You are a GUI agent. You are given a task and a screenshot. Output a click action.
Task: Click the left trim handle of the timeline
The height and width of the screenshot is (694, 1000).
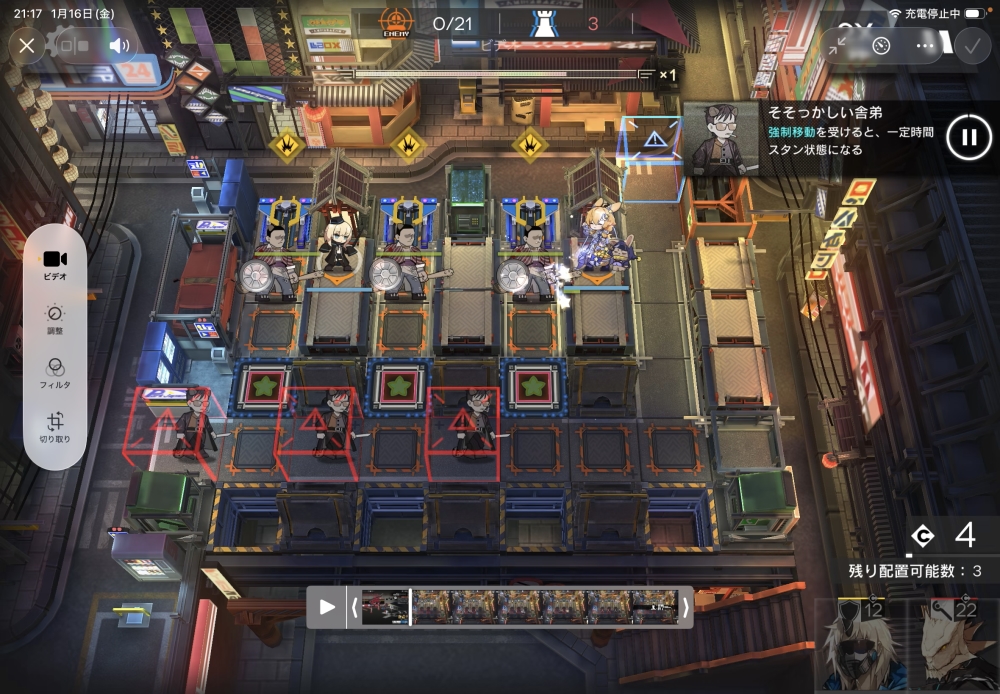click(x=352, y=606)
